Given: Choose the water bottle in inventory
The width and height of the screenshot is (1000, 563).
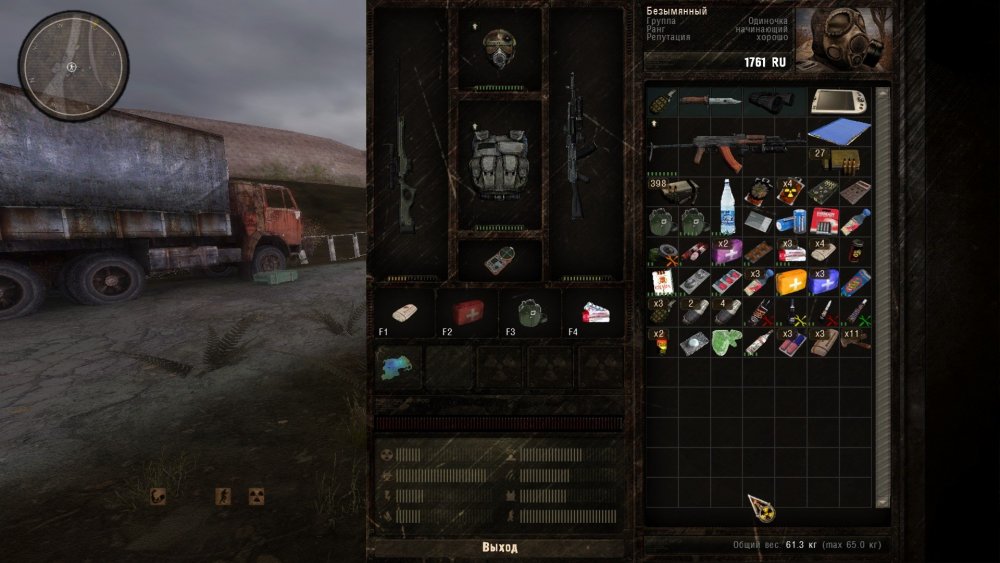Looking at the screenshot, I should 728,192.
